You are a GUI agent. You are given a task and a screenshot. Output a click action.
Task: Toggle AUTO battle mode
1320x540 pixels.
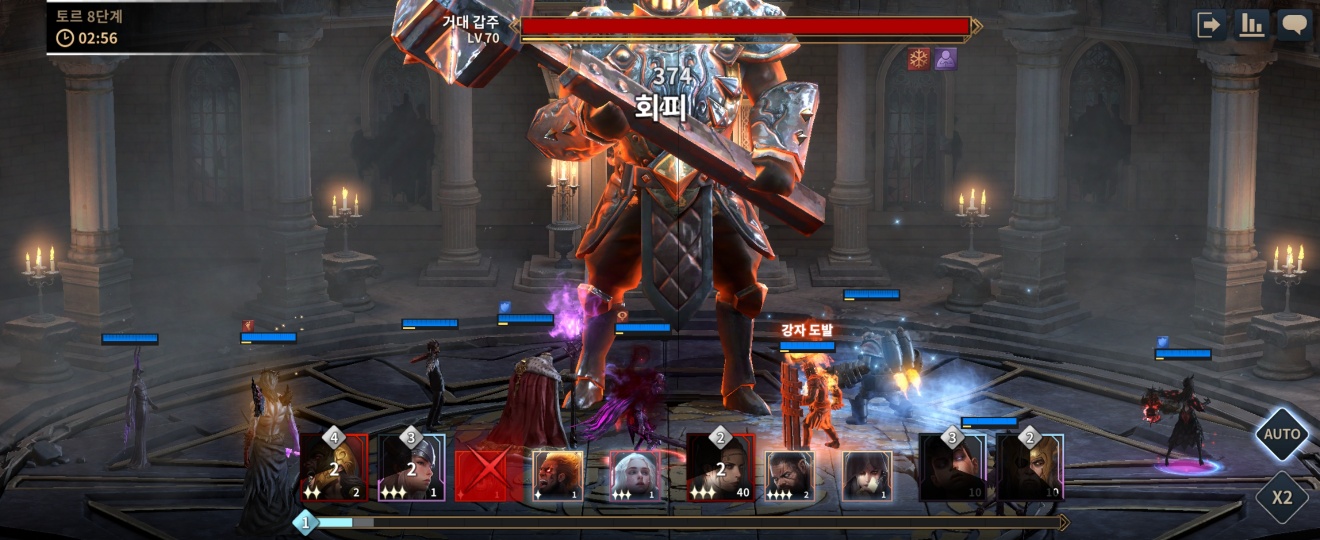tap(1282, 434)
